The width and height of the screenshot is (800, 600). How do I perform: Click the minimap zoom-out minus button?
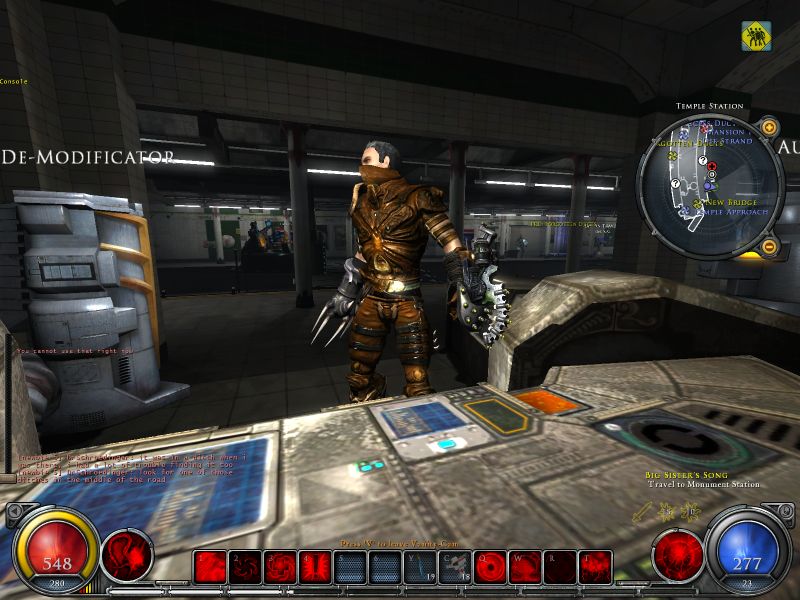coord(768,247)
